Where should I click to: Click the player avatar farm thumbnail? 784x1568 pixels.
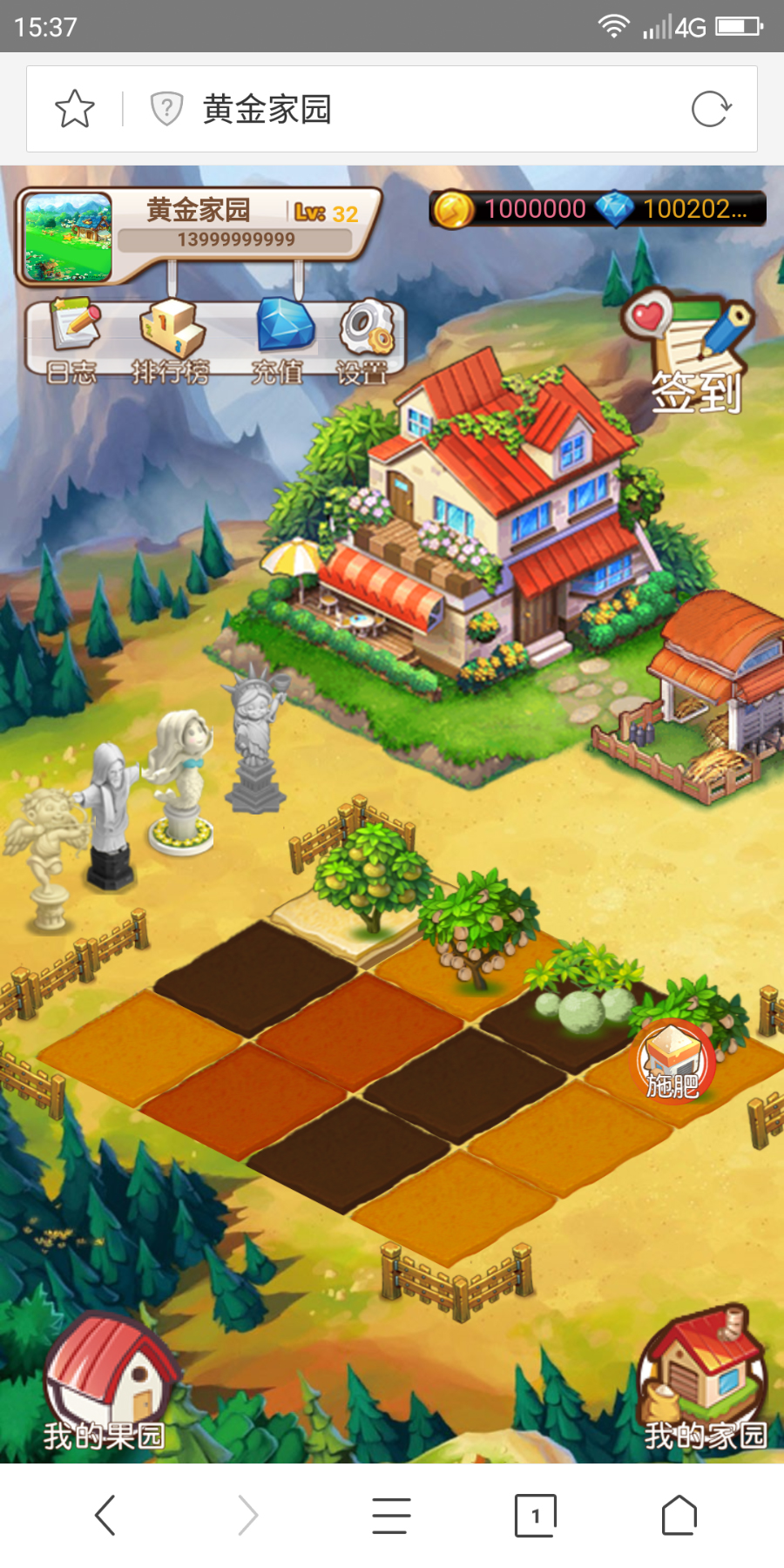(x=68, y=237)
